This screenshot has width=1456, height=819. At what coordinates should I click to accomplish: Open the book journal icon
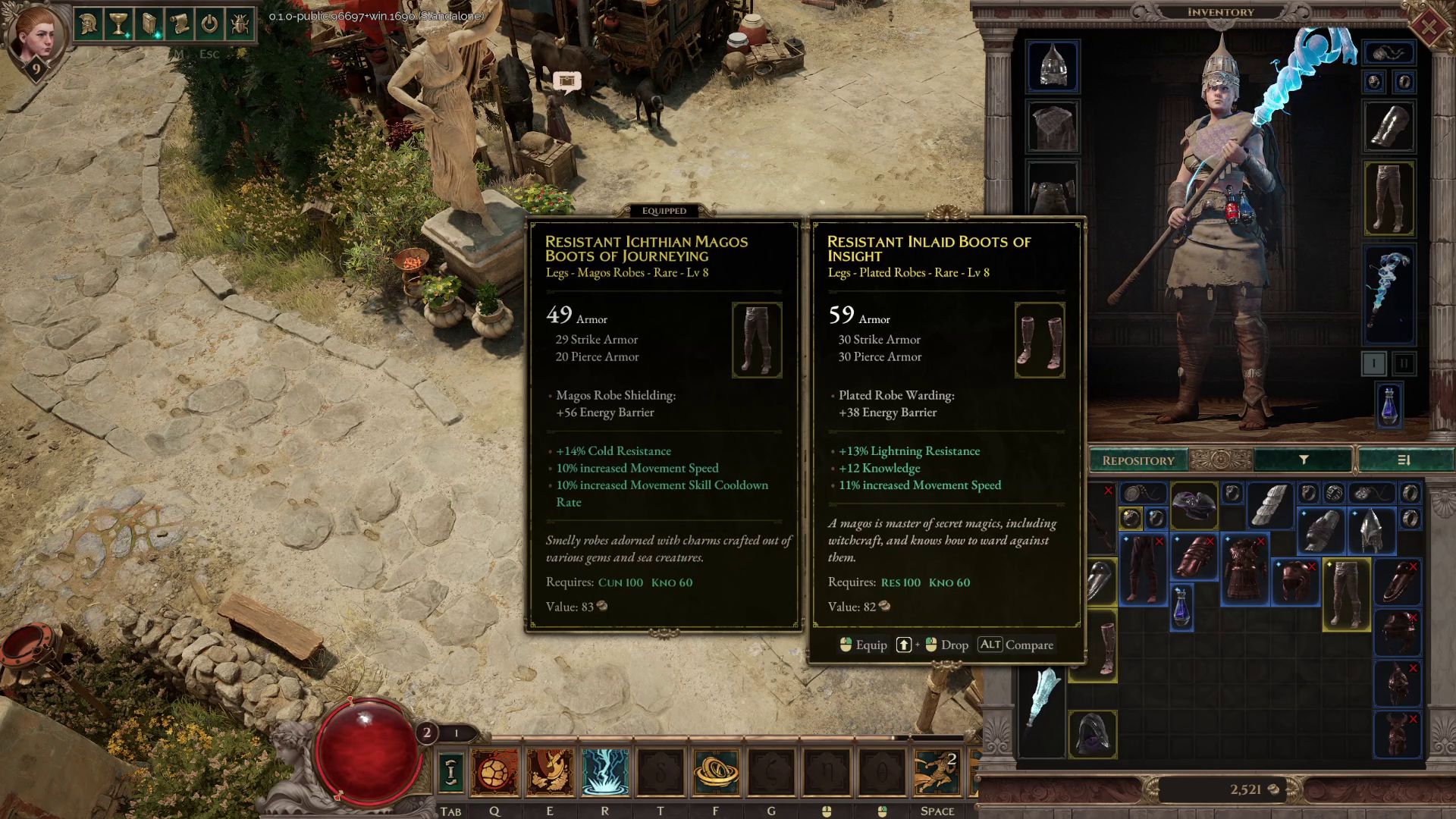pyautogui.click(x=149, y=24)
